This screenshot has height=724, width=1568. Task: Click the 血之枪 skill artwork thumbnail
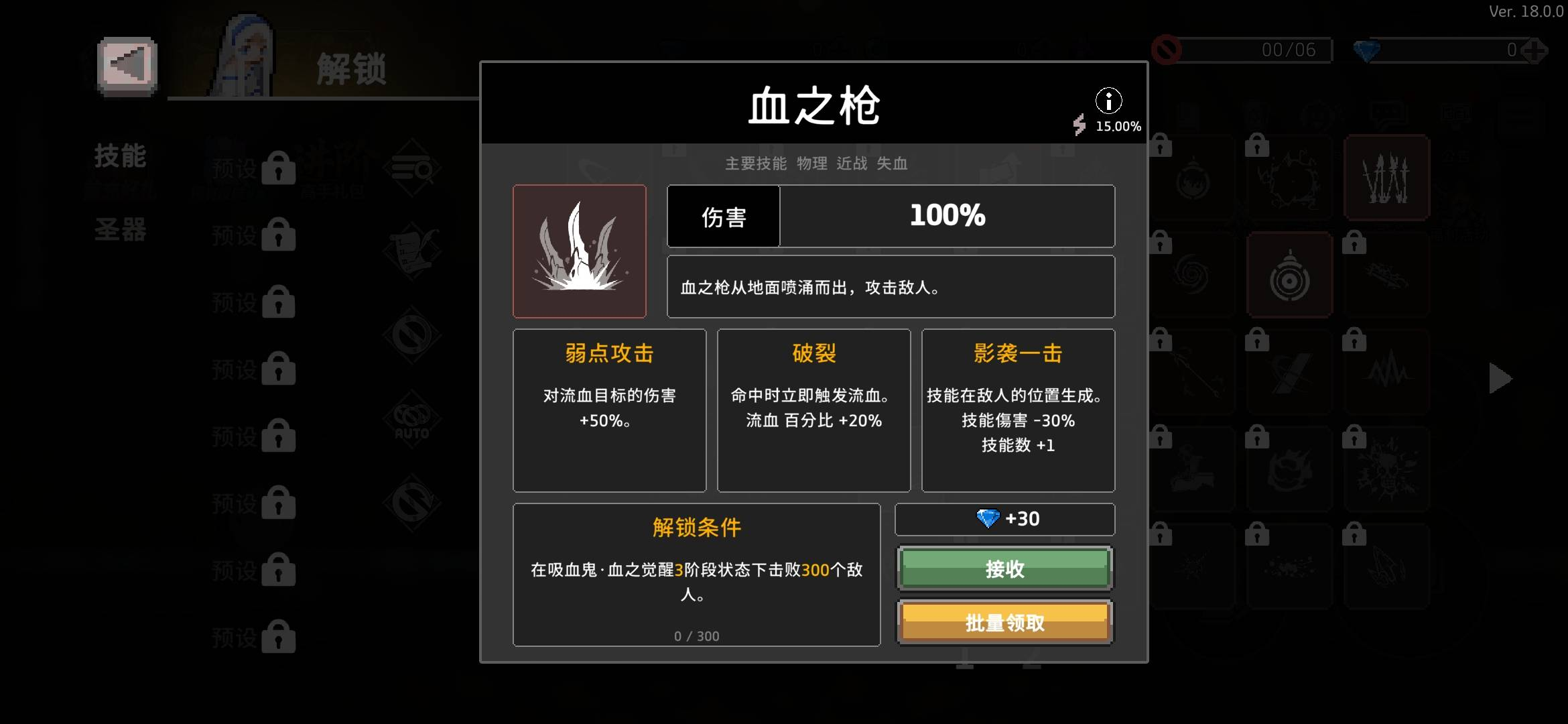click(x=580, y=251)
